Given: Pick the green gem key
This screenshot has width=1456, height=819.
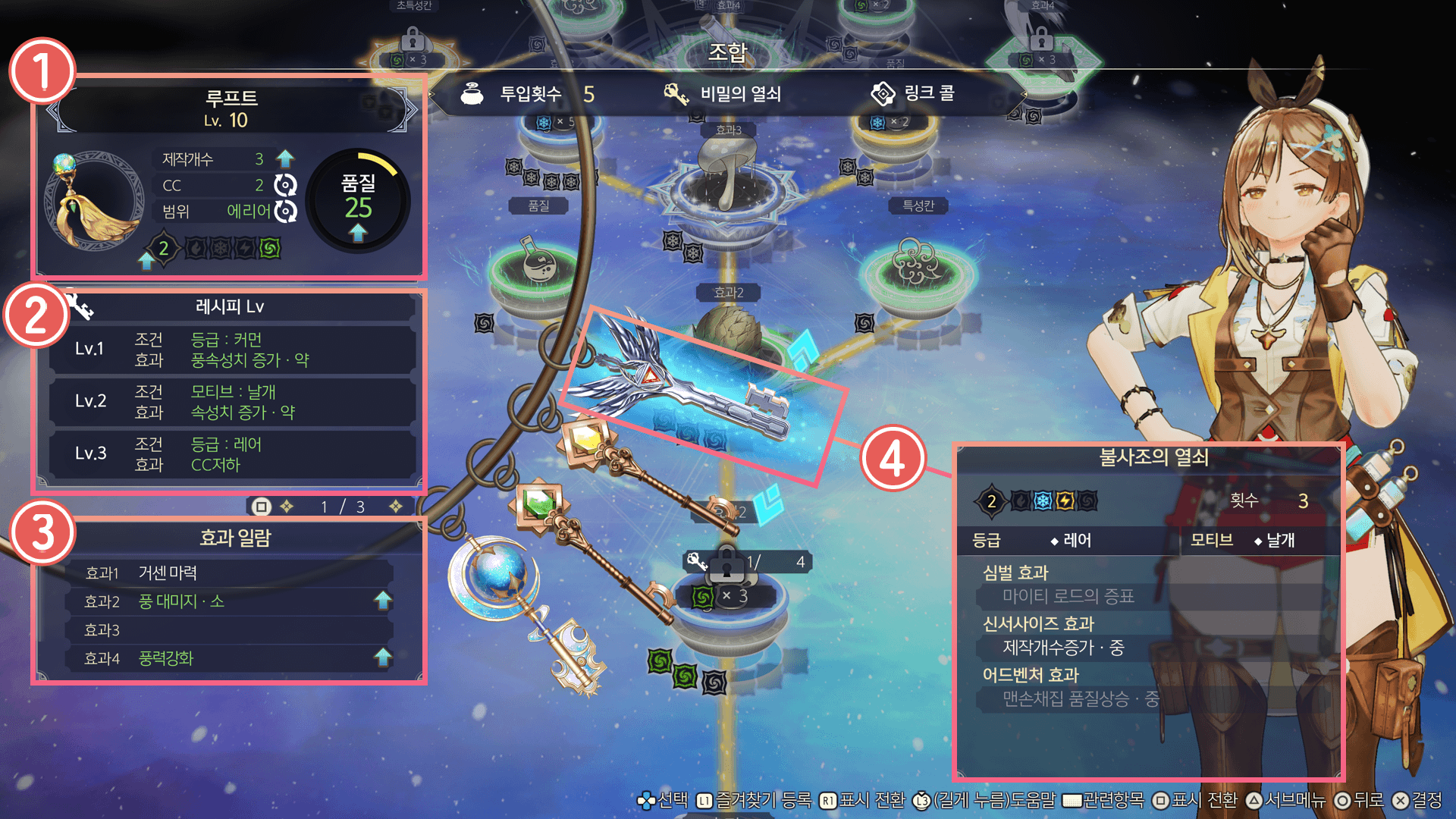Looking at the screenshot, I should point(541,503).
